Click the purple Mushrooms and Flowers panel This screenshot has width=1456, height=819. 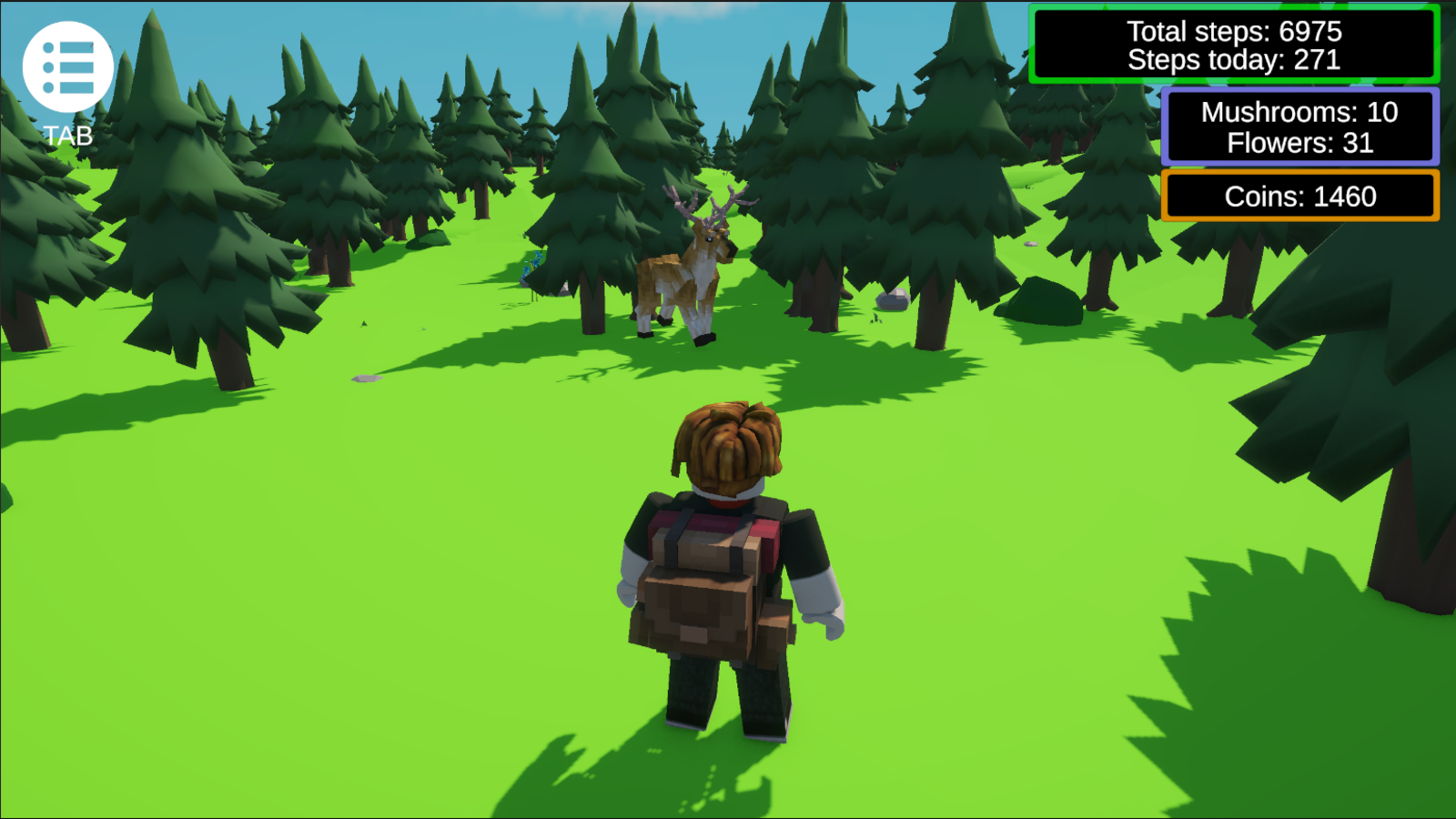coord(1301,126)
